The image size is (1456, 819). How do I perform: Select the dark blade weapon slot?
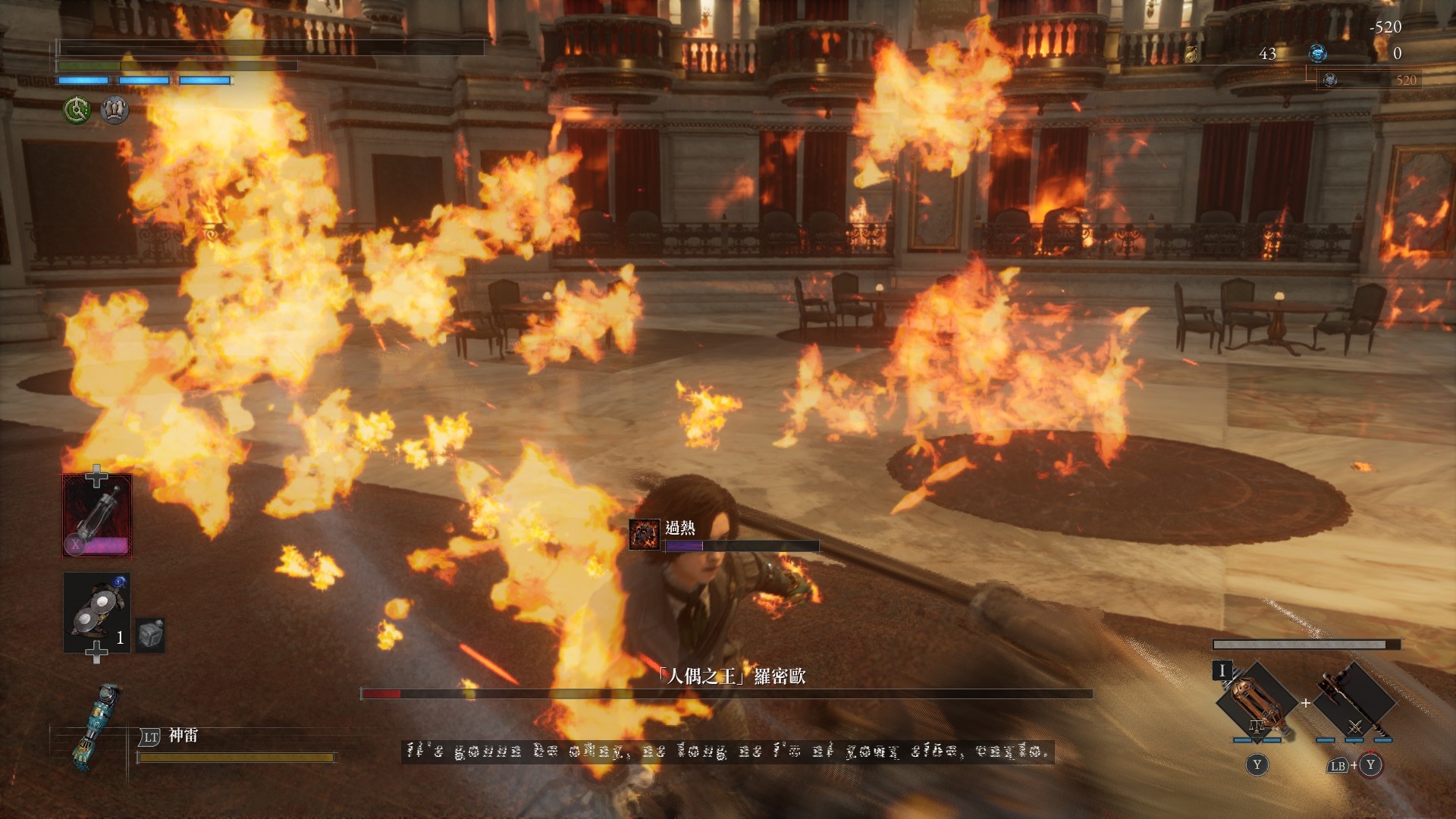pos(1354,700)
